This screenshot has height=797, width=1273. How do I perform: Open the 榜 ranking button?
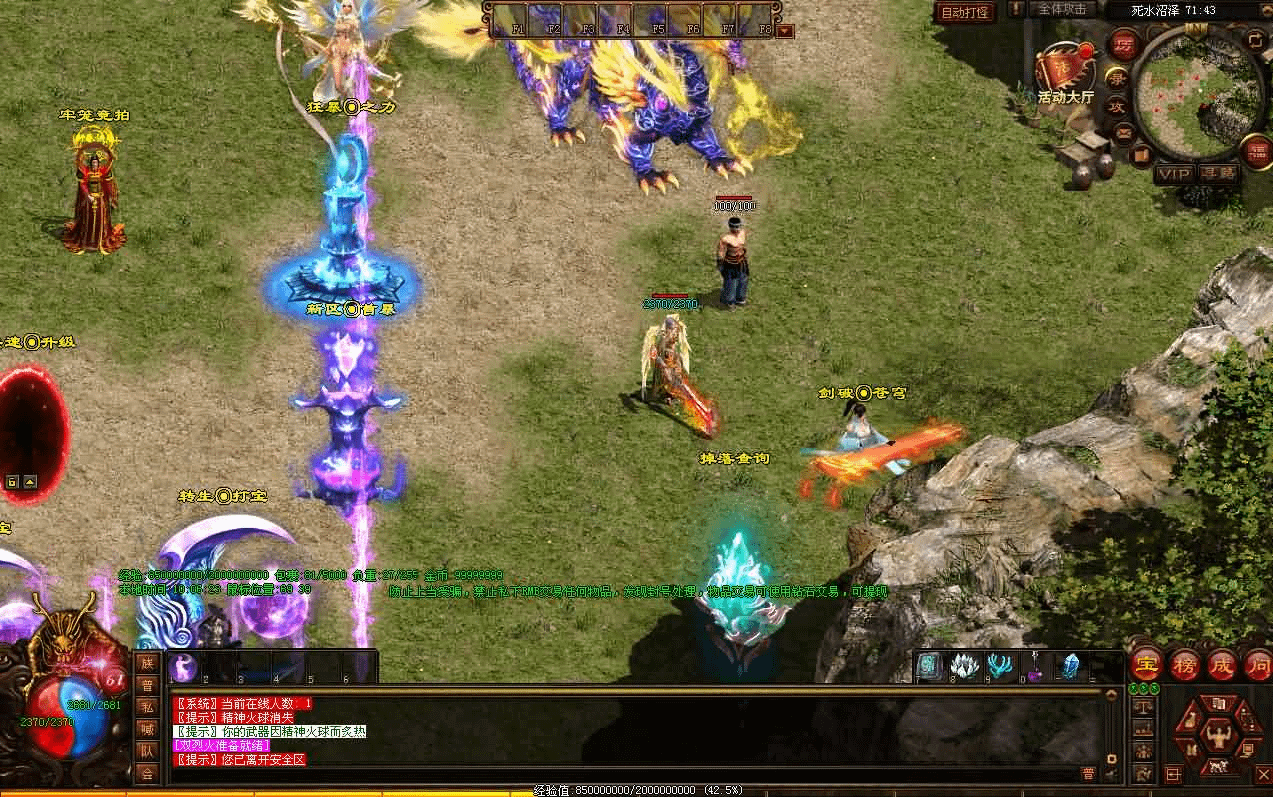pos(1185,665)
